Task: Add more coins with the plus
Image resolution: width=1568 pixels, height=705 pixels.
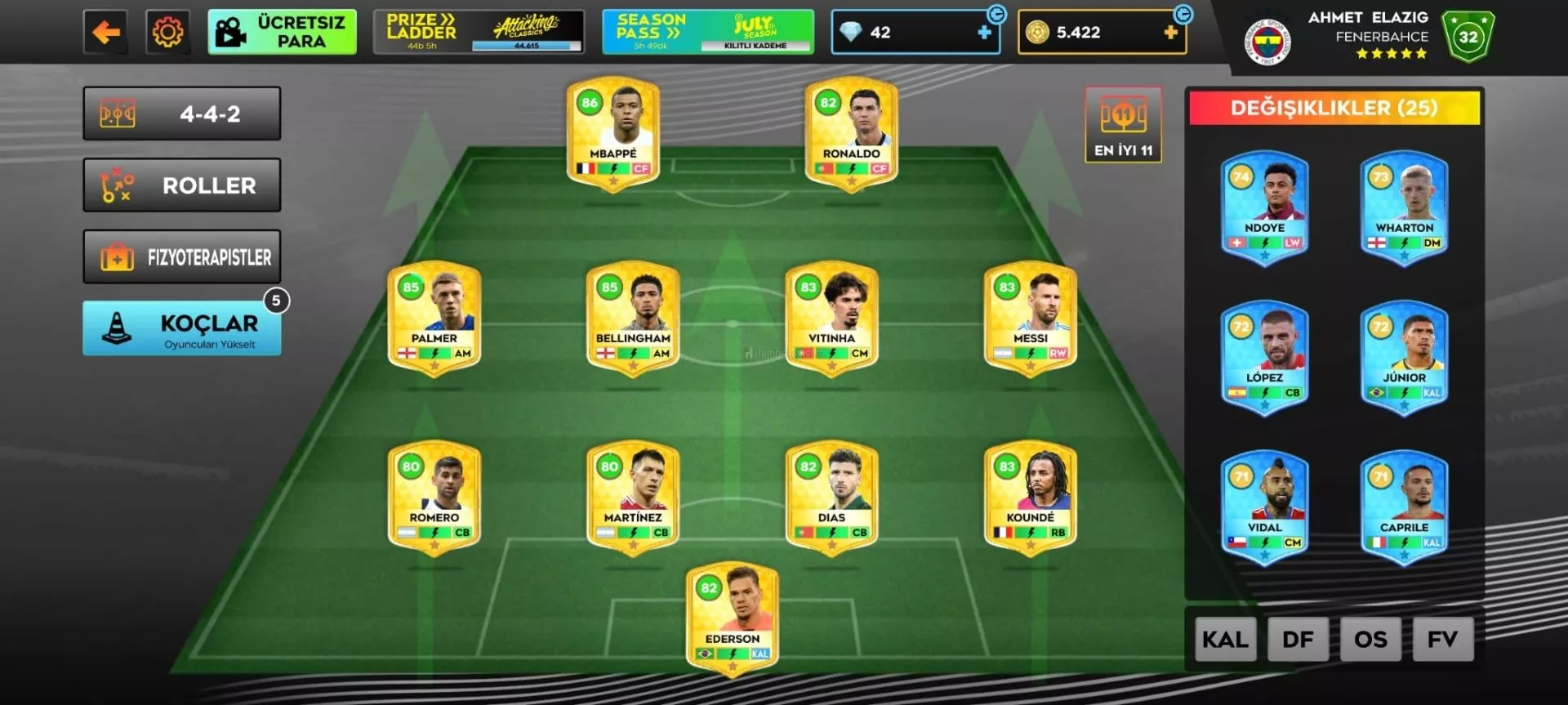Action: click(1170, 33)
